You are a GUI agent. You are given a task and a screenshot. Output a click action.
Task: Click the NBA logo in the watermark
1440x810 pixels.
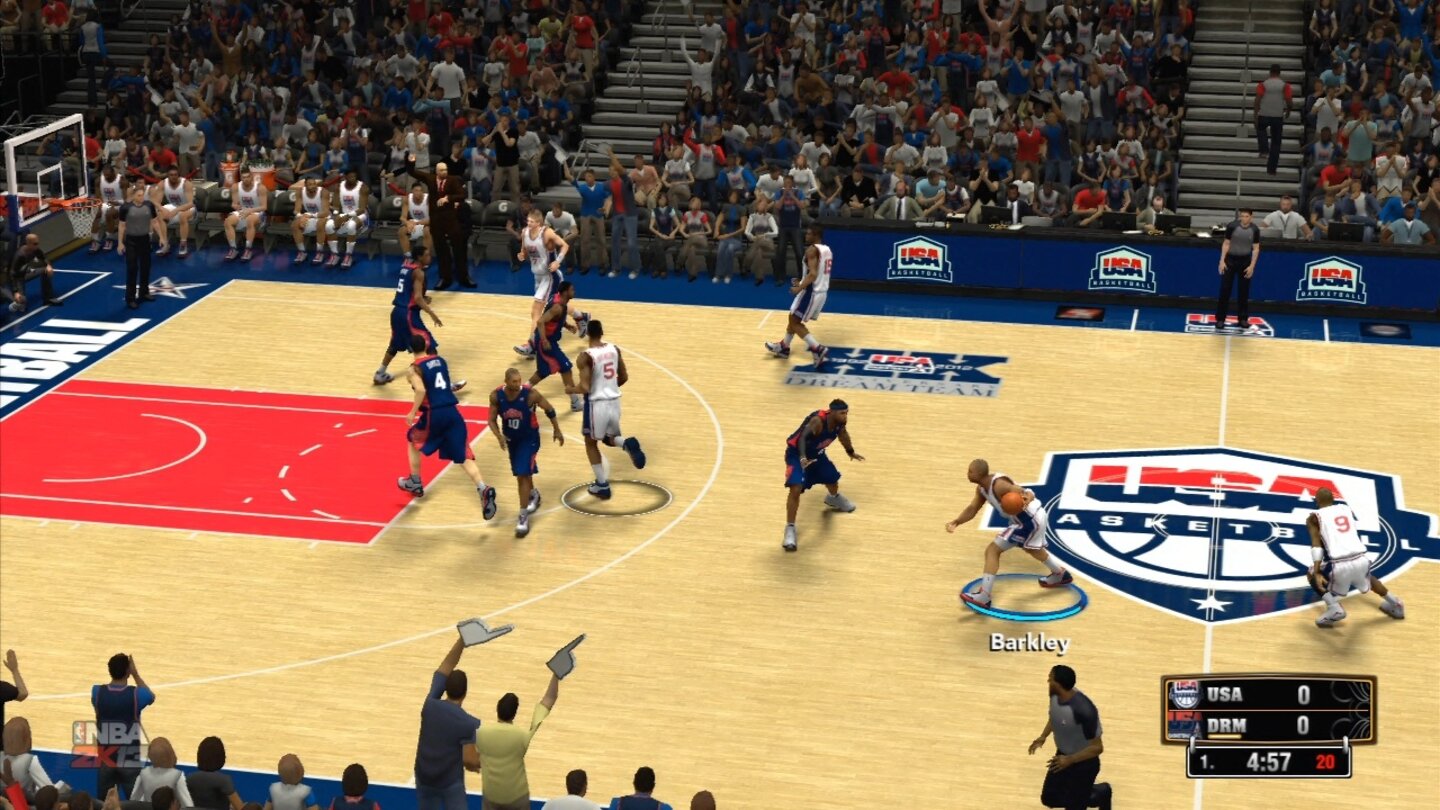(x=83, y=732)
